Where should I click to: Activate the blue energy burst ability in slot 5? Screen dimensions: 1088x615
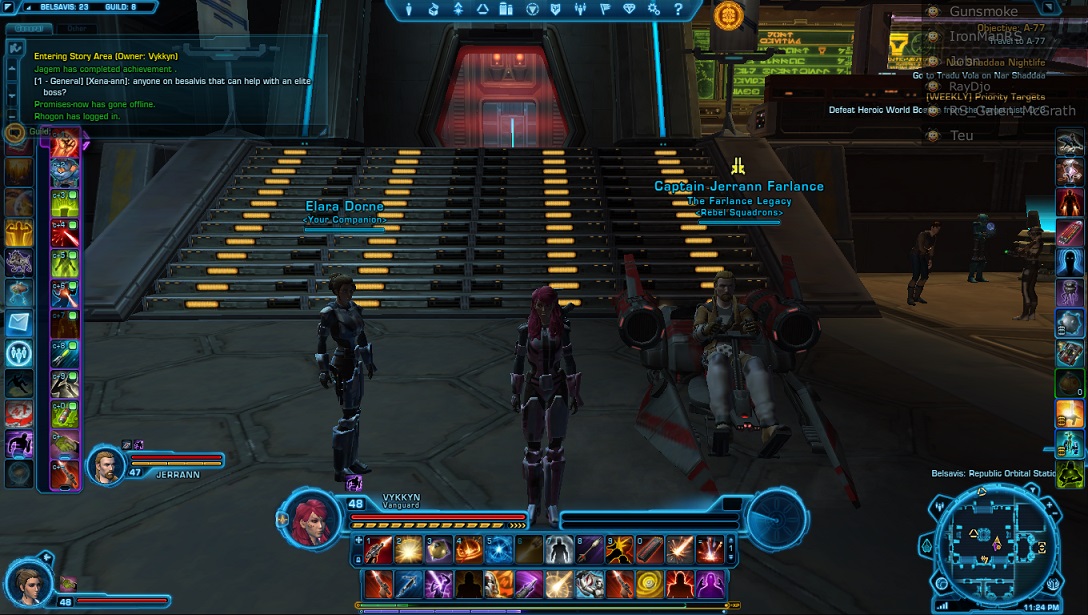499,548
